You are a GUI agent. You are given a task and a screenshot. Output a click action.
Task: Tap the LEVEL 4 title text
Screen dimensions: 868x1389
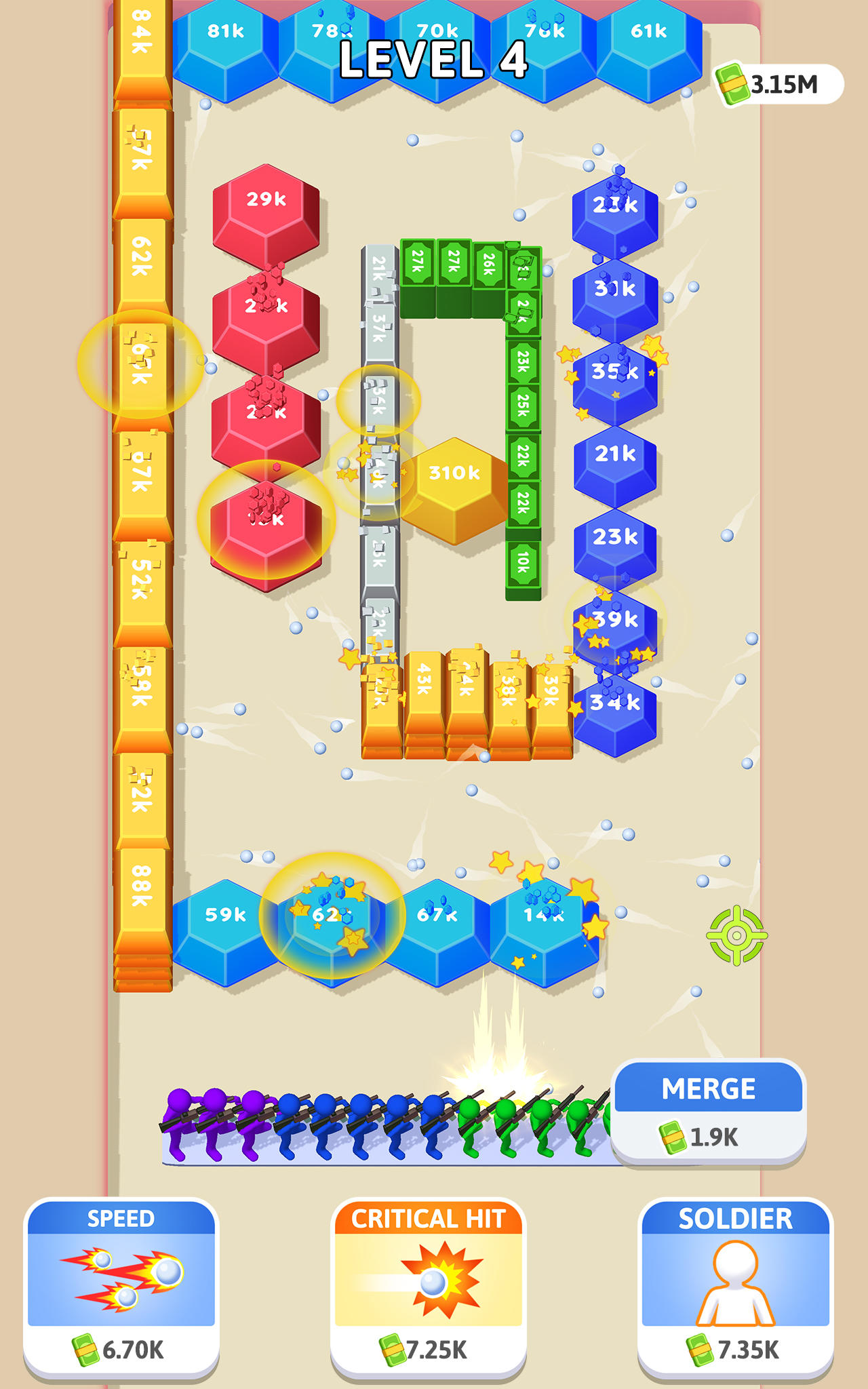(x=434, y=58)
